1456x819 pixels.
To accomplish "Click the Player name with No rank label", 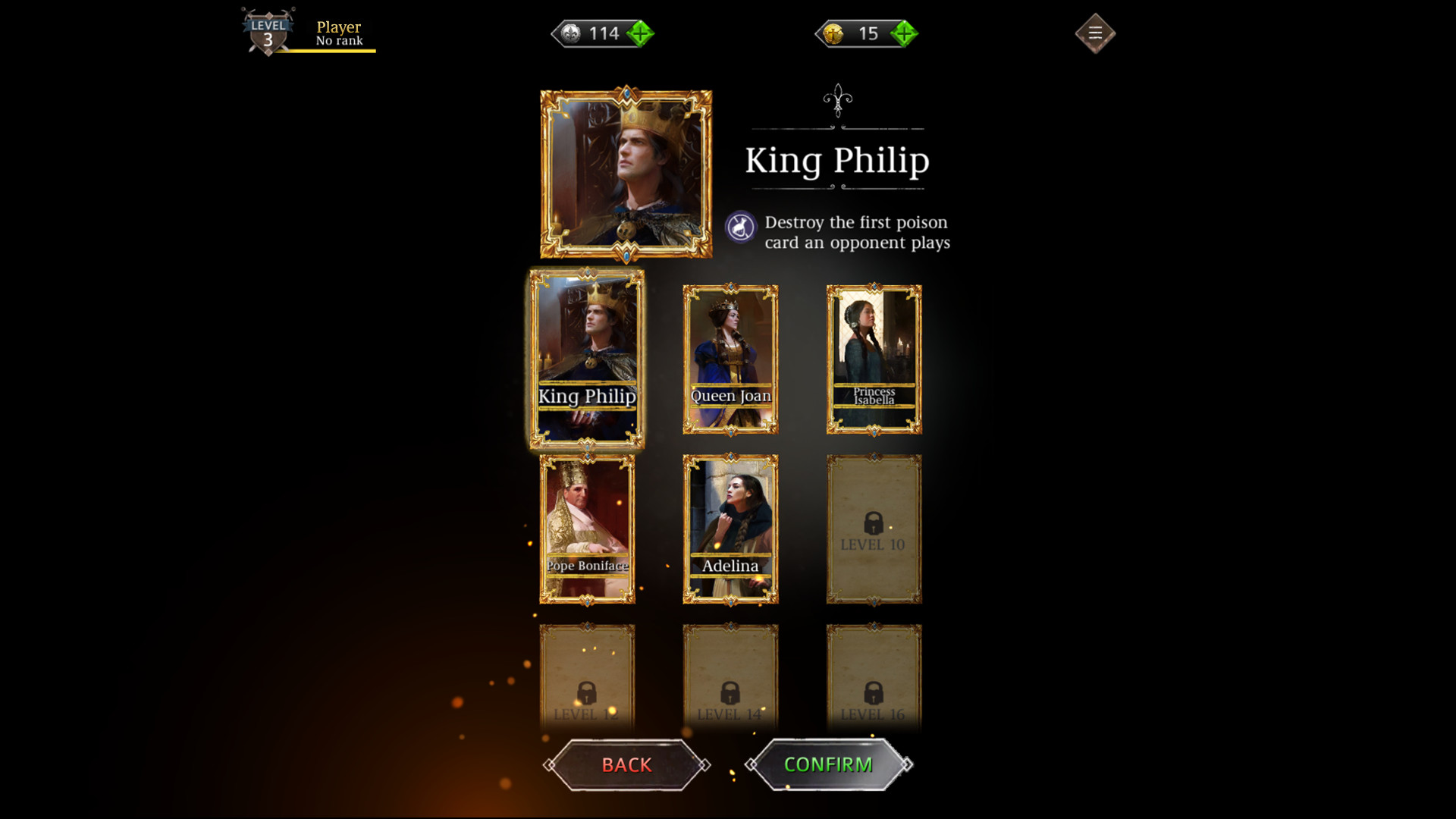I will pos(337,34).
